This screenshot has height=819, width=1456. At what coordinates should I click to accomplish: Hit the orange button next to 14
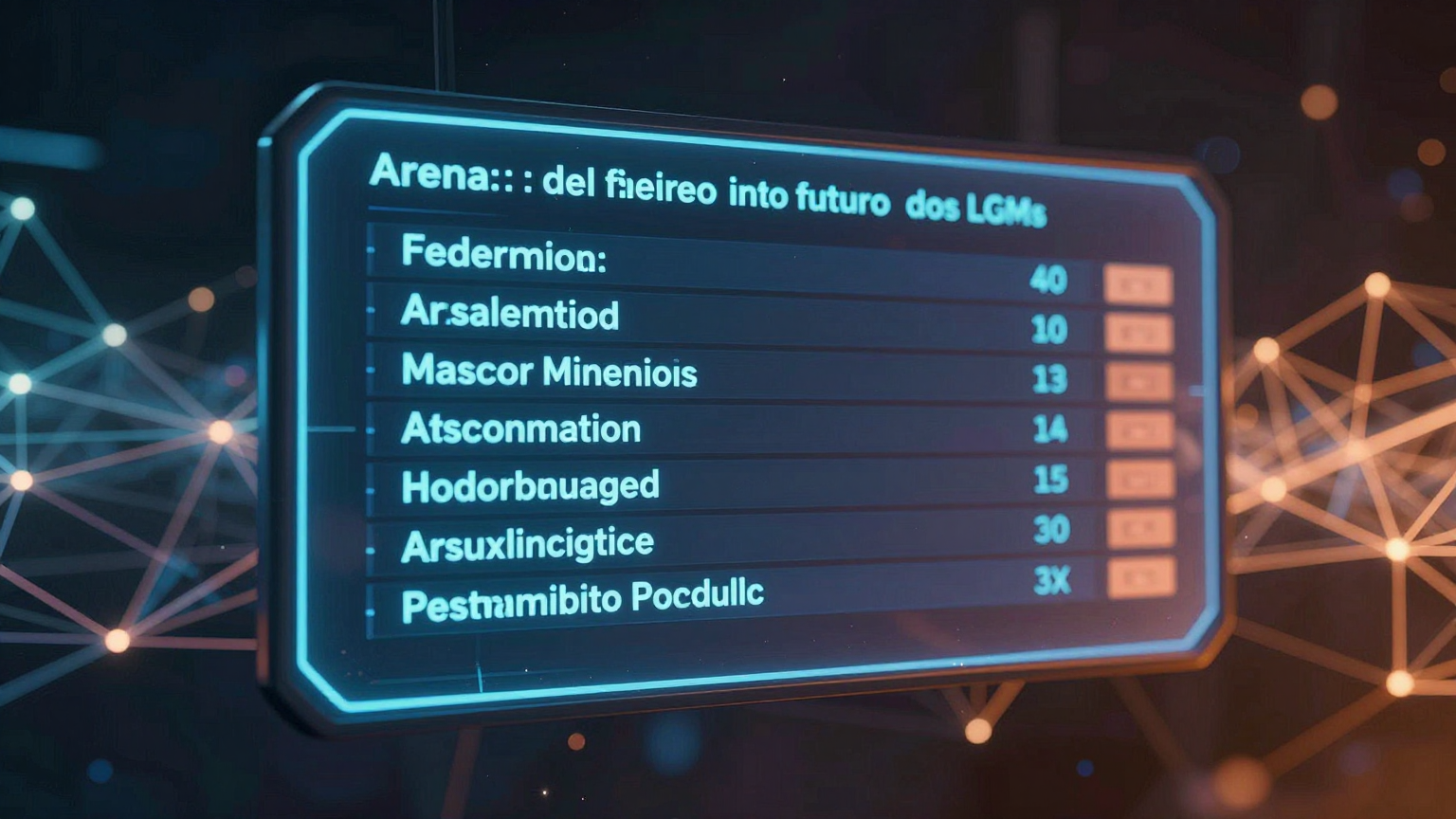coord(1140,431)
